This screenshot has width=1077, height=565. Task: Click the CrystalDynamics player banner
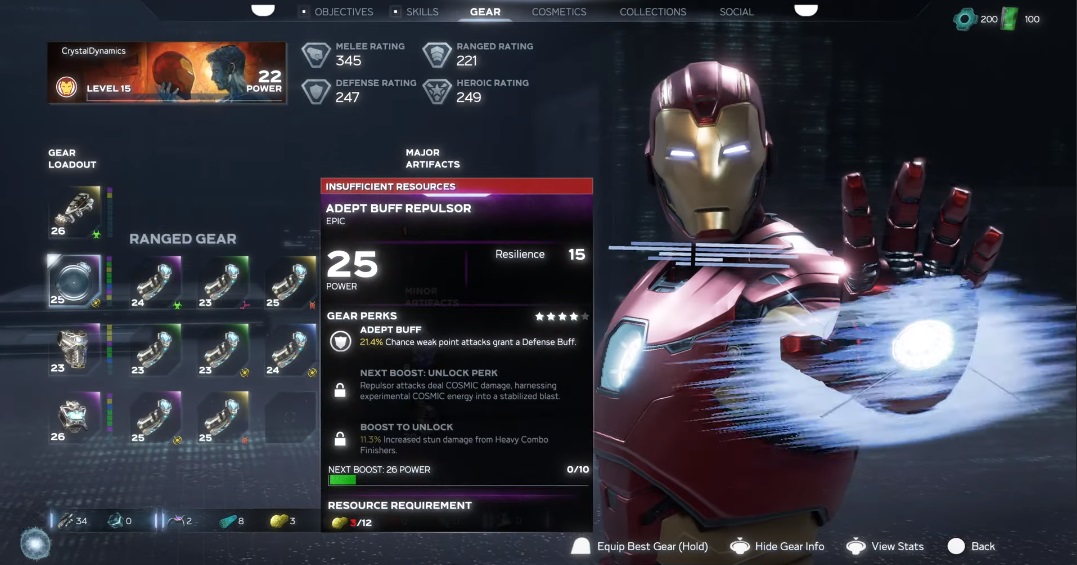(x=167, y=73)
